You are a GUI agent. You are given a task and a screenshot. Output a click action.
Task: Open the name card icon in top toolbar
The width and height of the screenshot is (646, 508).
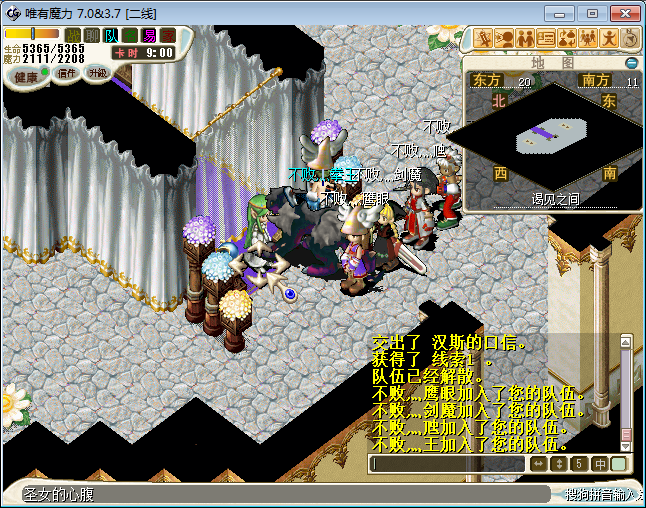click(546, 39)
